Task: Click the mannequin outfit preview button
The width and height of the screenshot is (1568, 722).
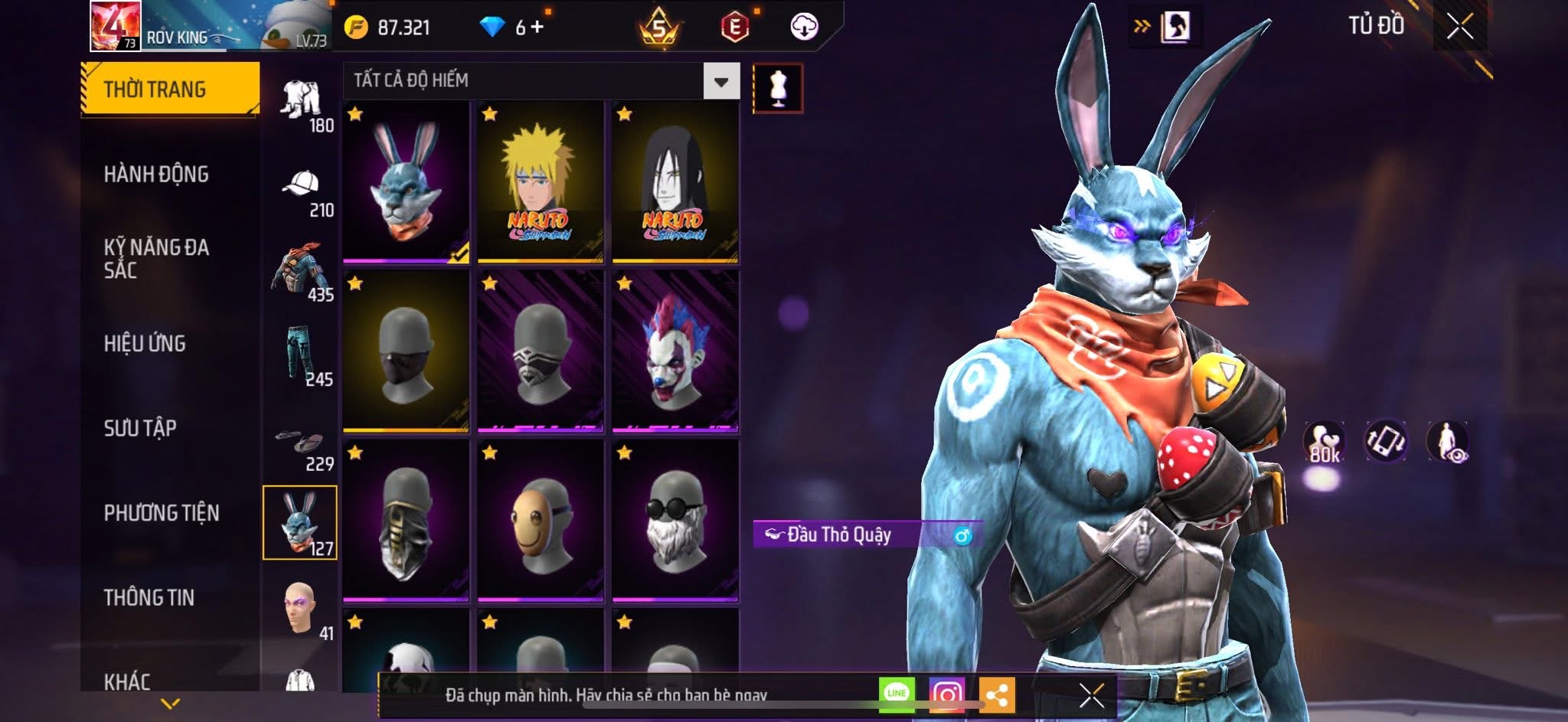Action: point(778,88)
